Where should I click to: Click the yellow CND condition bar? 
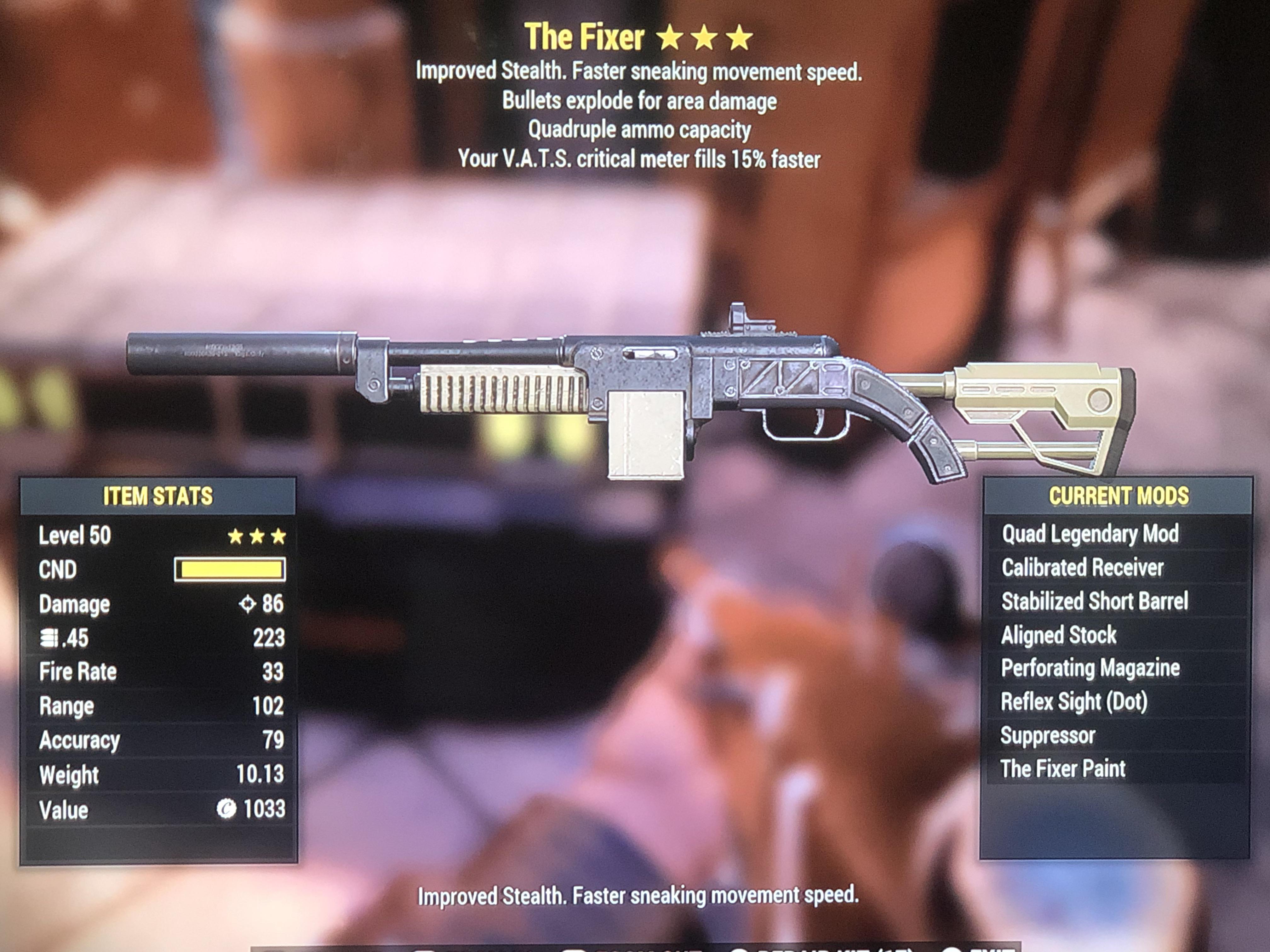pyautogui.click(x=230, y=570)
